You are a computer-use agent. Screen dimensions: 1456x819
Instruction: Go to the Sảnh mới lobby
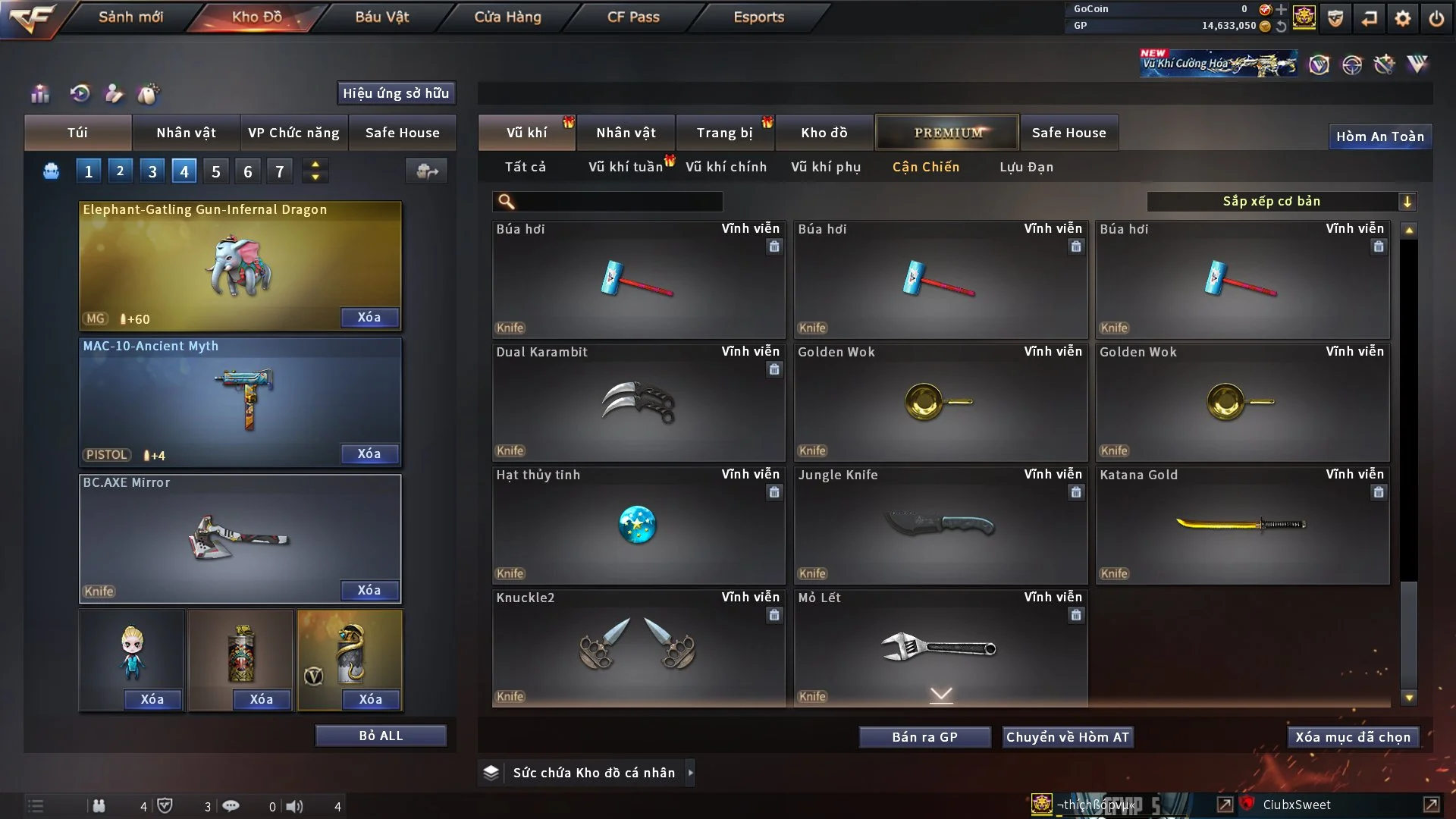[130, 17]
